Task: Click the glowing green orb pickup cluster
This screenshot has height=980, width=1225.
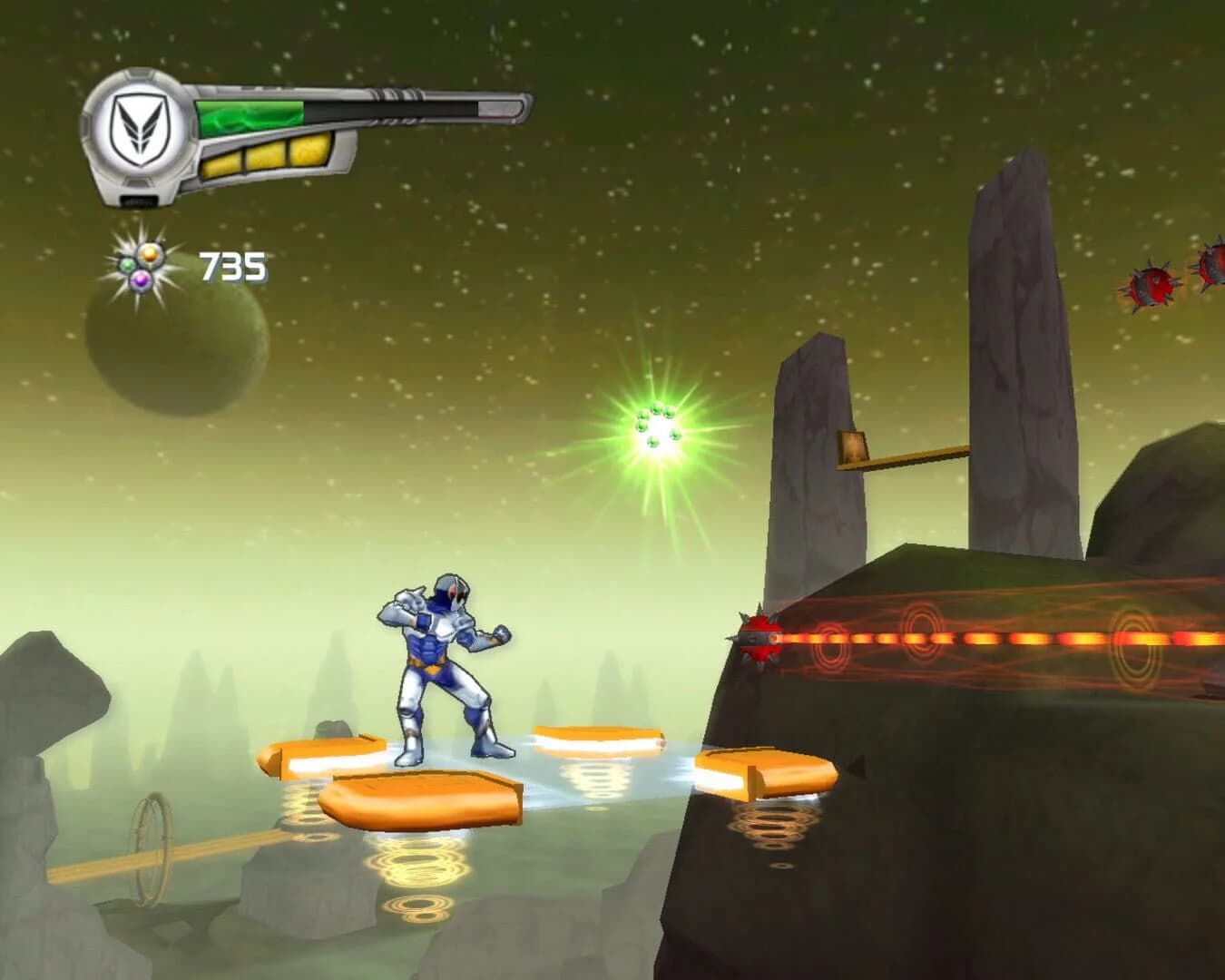Action: pos(657,425)
